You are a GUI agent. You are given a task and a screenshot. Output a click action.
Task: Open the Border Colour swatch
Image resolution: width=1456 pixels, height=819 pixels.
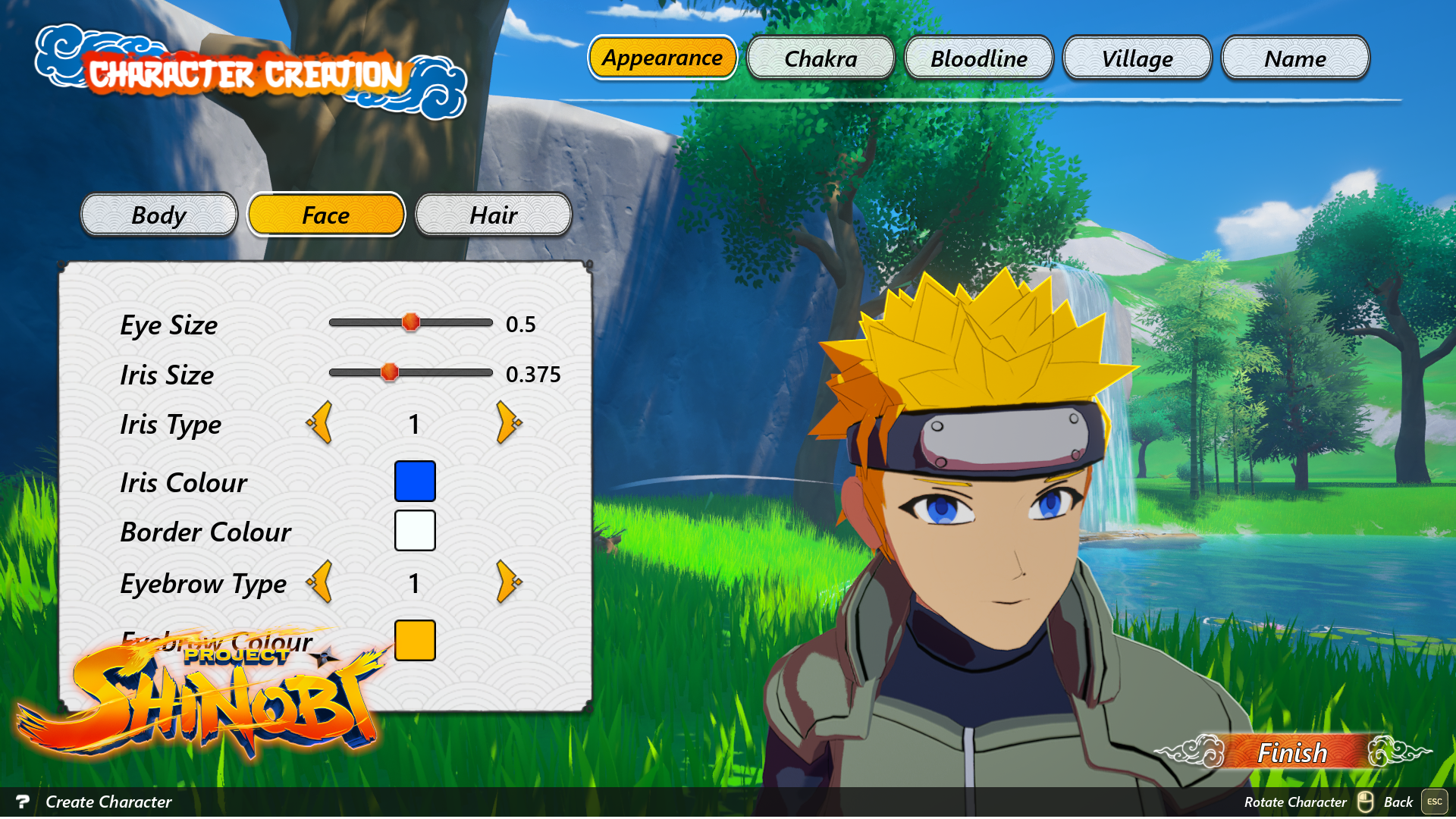(x=414, y=531)
